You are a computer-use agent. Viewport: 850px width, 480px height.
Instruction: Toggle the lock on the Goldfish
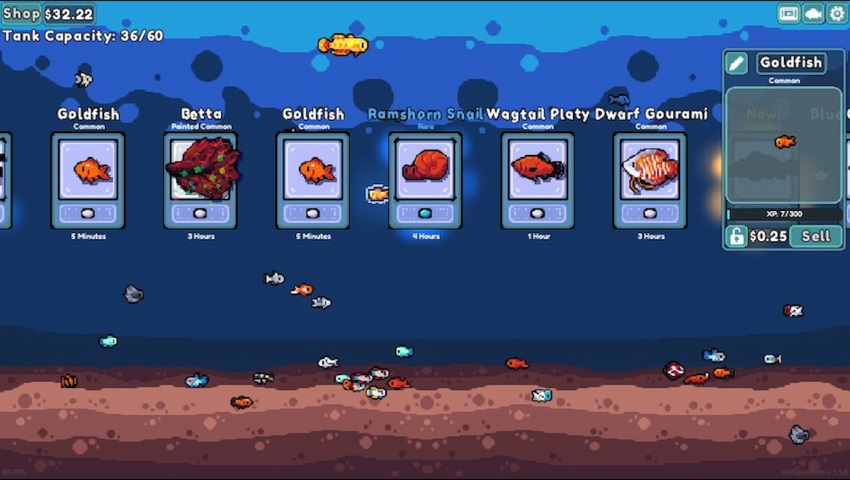click(x=736, y=236)
